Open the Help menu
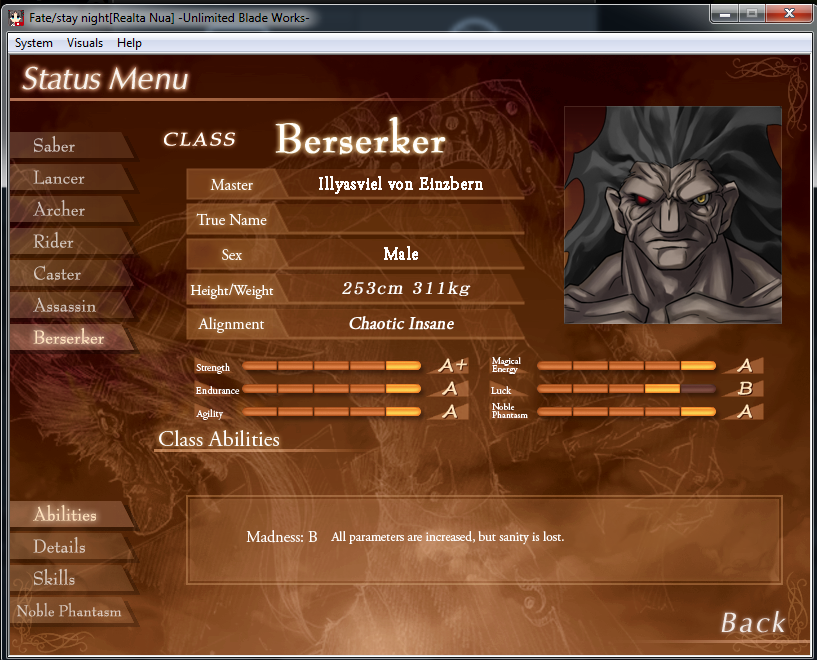Screen dimensions: 817x660 pos(129,43)
